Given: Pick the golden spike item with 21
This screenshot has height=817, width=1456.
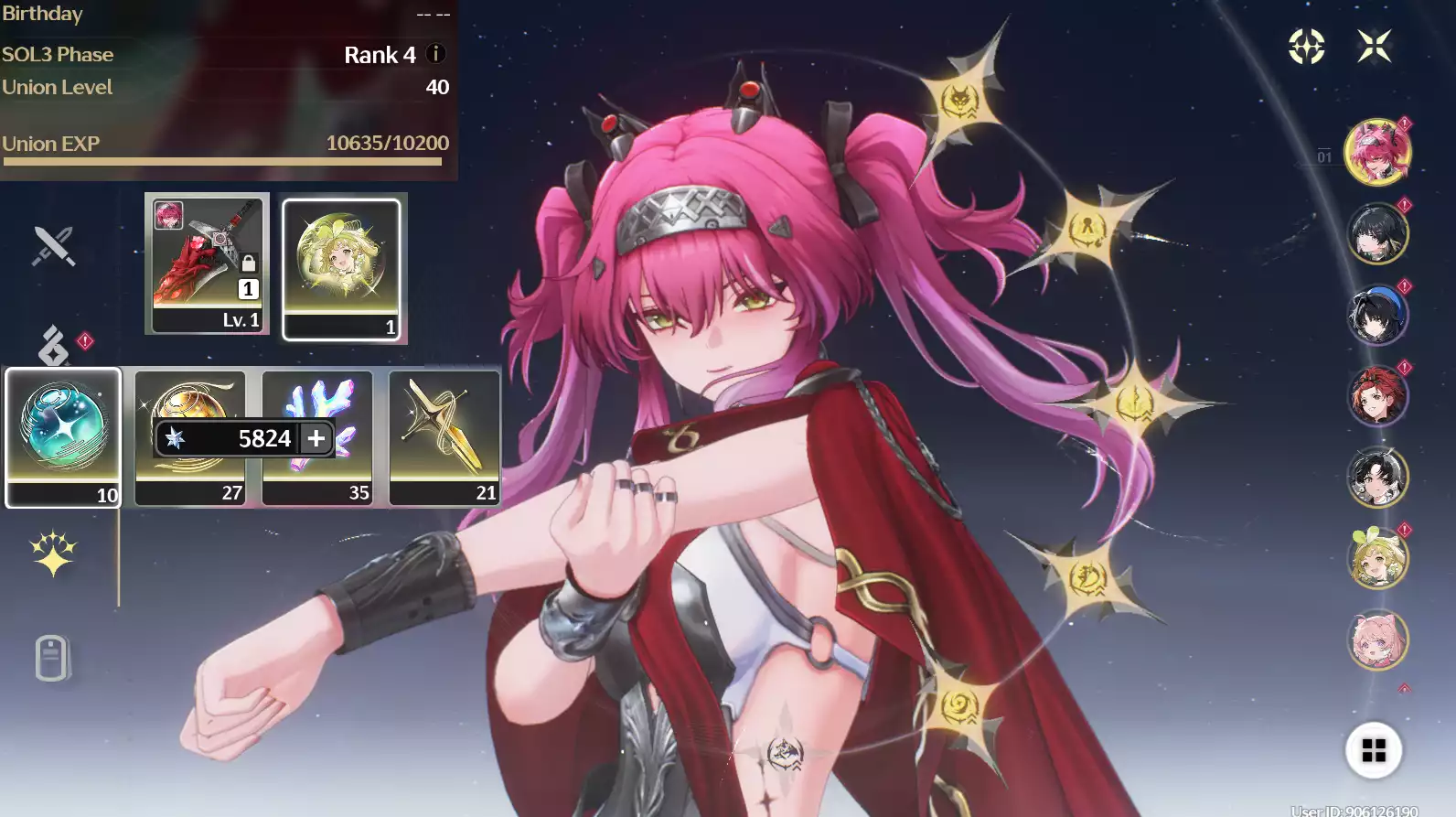Looking at the screenshot, I should 444,436.
